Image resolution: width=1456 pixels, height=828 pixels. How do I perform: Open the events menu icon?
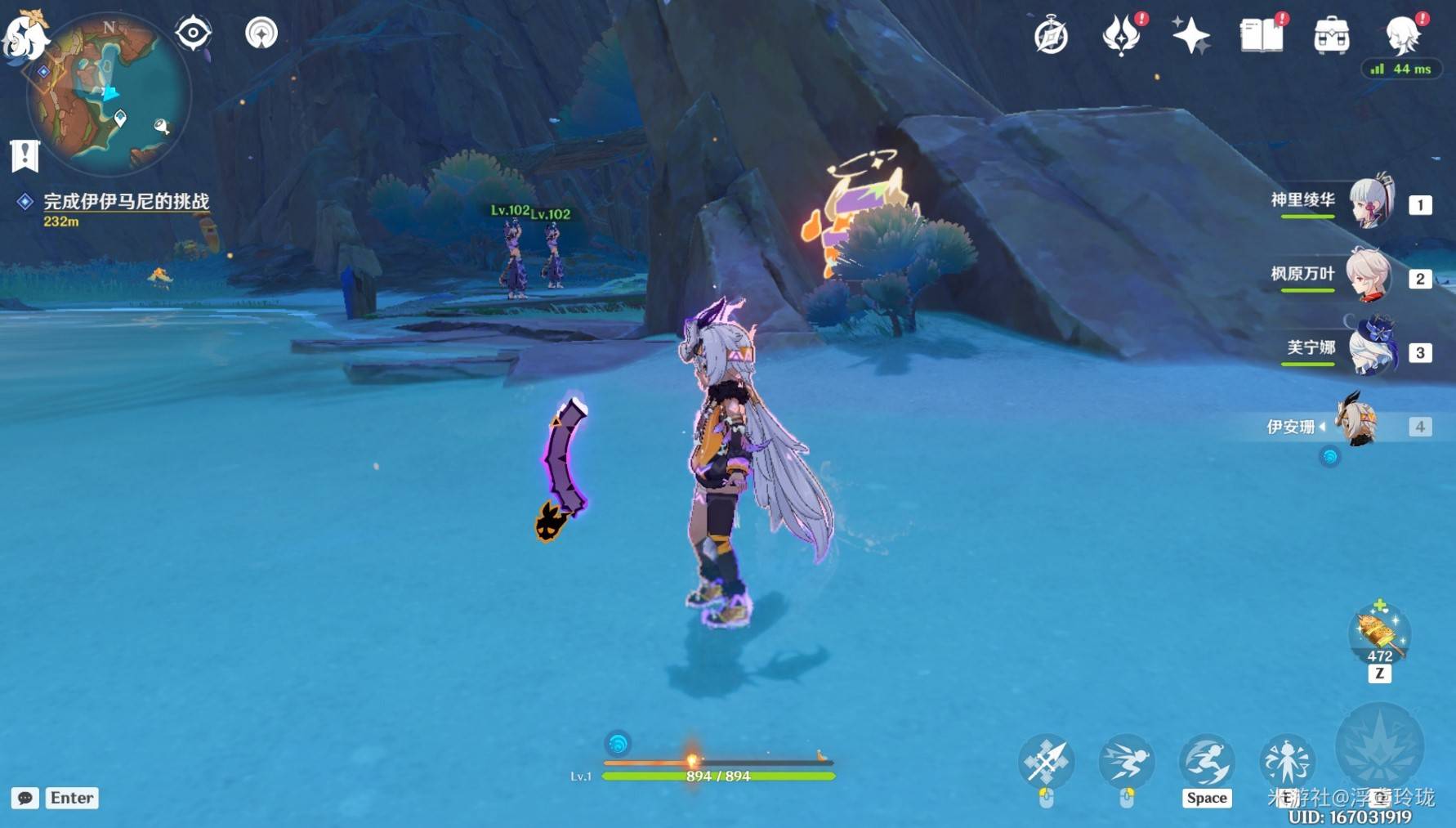point(1121,36)
